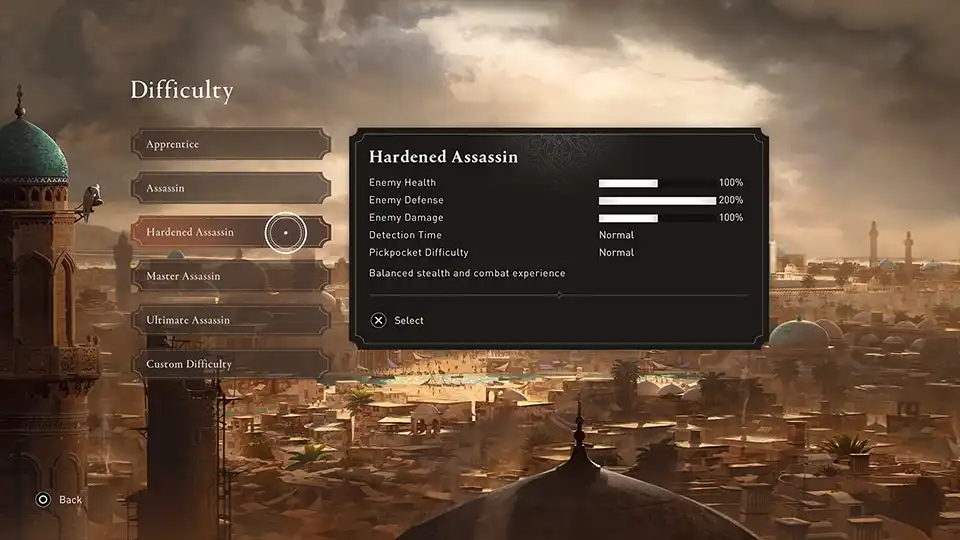Choose the Ultimate Assassin difficulty
Image resolution: width=960 pixels, height=540 pixels.
(230, 320)
